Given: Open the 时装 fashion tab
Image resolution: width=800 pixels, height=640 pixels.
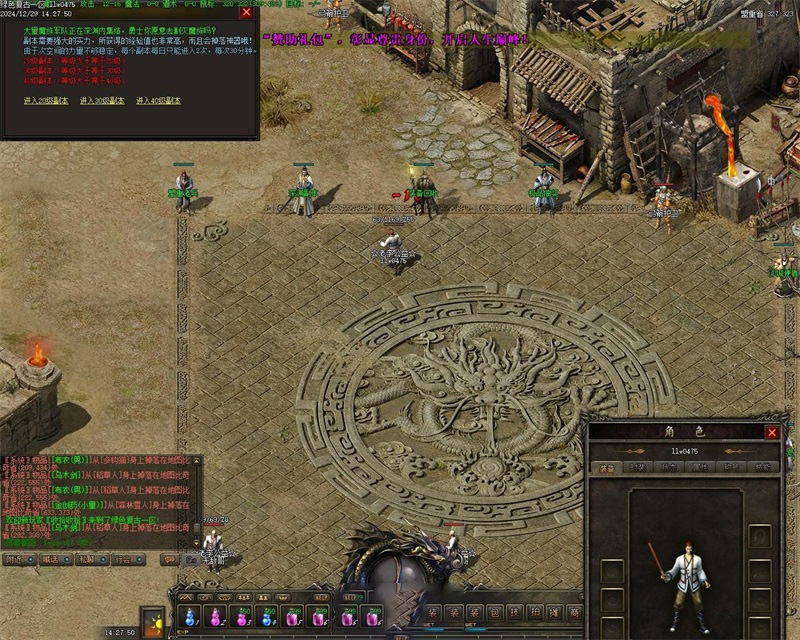Looking at the screenshot, I should pos(636,467).
